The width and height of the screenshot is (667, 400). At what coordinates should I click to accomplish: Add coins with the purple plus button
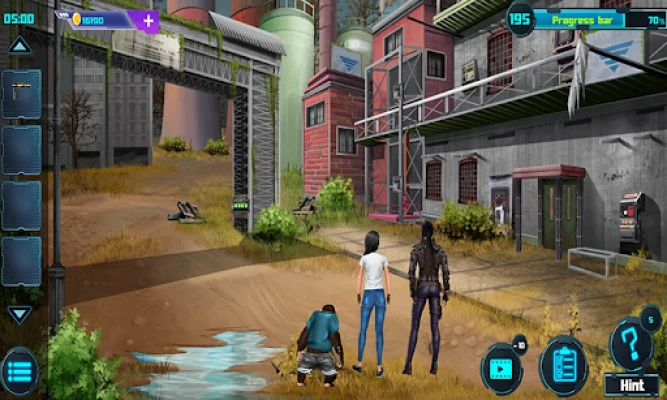tap(148, 19)
